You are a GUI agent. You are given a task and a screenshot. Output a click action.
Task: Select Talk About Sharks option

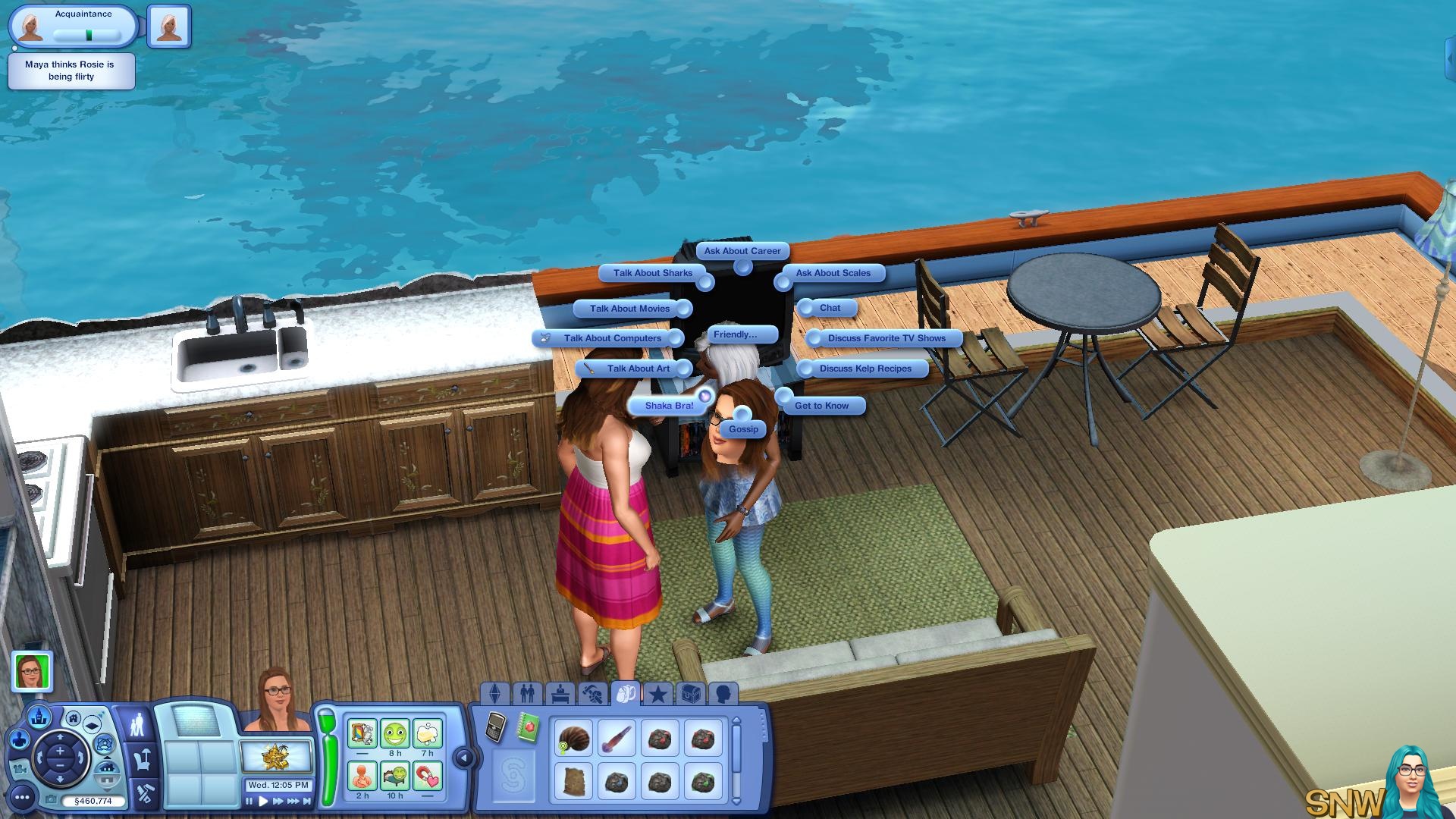point(652,273)
